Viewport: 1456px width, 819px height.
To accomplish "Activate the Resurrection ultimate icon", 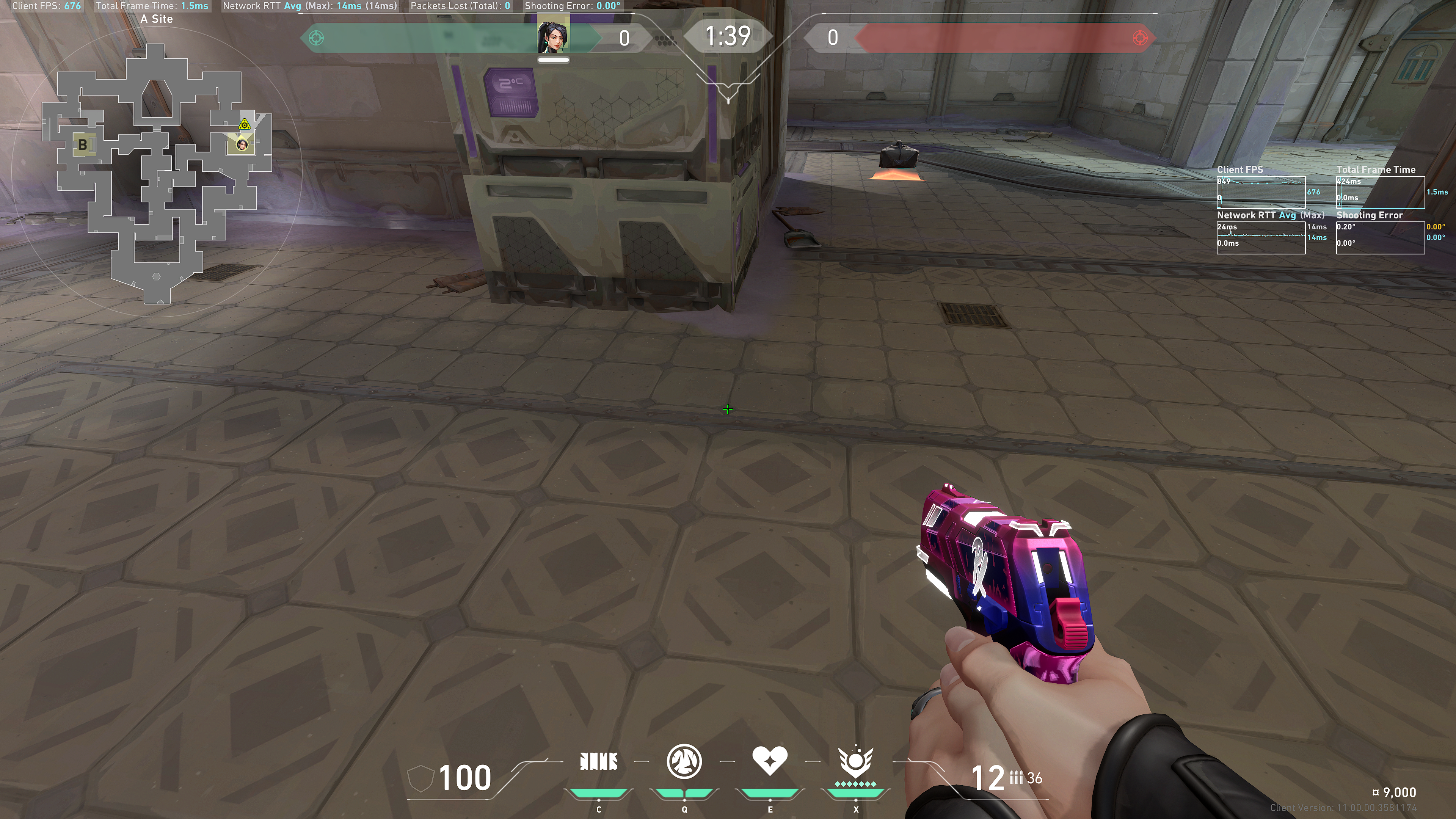I will tap(855, 762).
